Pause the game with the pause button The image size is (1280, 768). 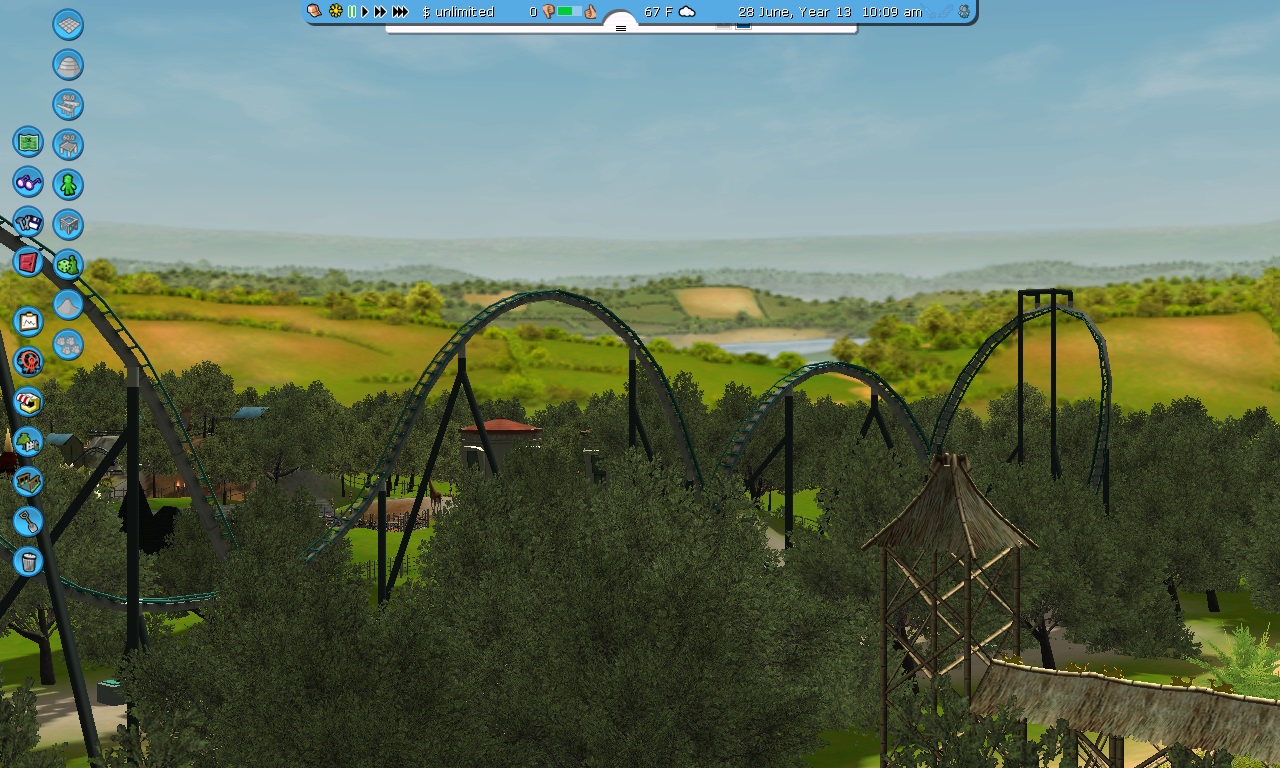coord(352,12)
